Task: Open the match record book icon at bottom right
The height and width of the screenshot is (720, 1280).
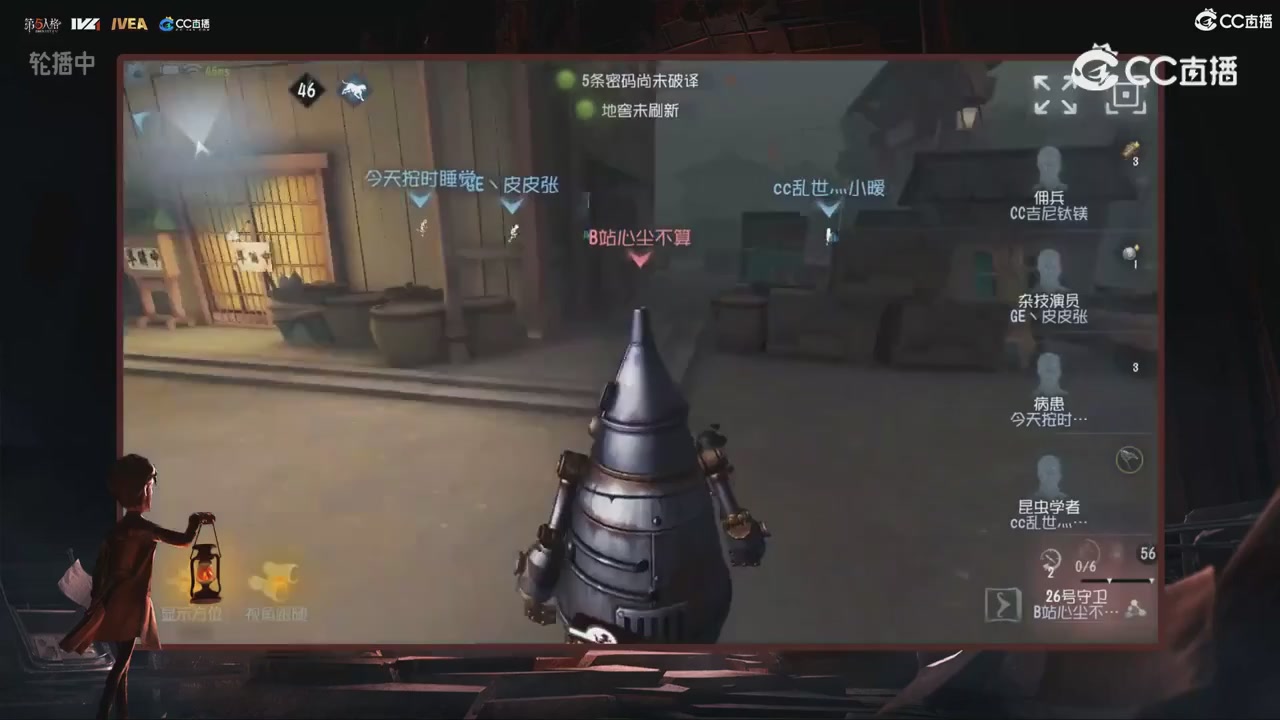Action: tap(1001, 604)
